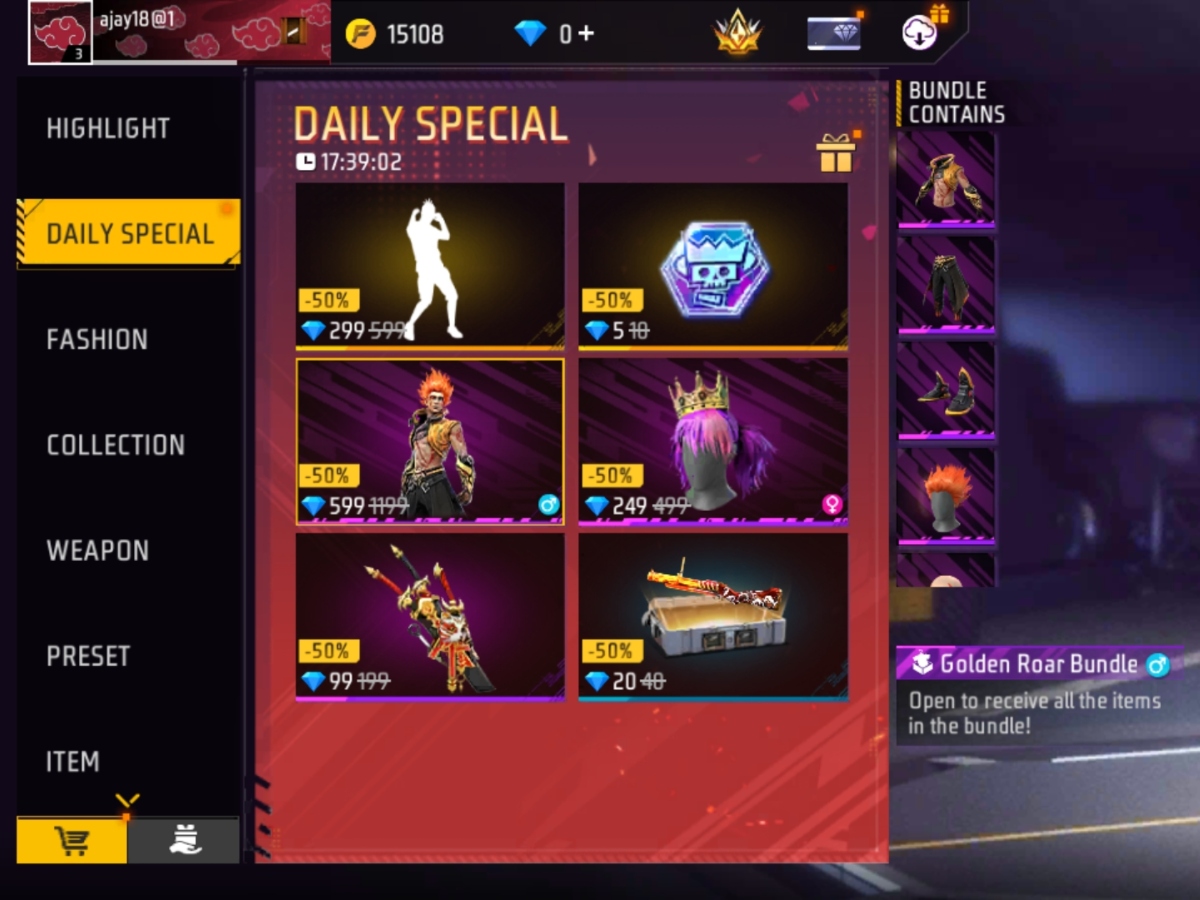Choose the purple hair with crown offer
This screenshot has width=1200, height=900.
pyautogui.click(x=713, y=441)
